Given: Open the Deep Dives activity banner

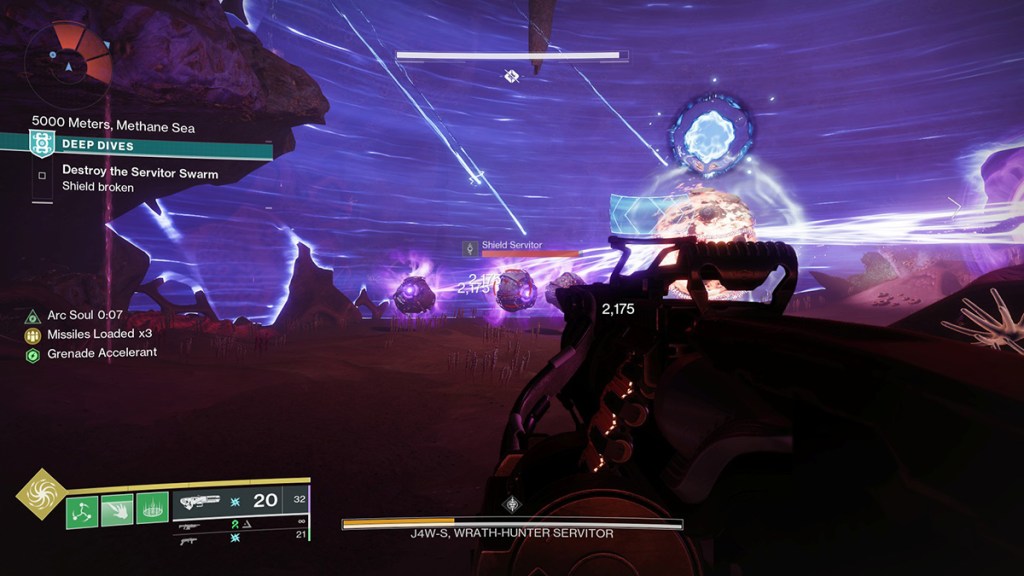Looking at the screenshot, I should (150, 144).
